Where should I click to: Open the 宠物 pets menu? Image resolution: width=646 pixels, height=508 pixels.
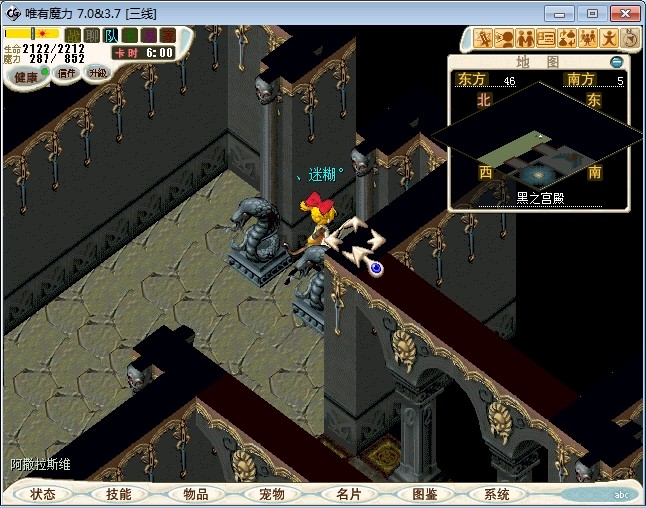tap(272, 494)
